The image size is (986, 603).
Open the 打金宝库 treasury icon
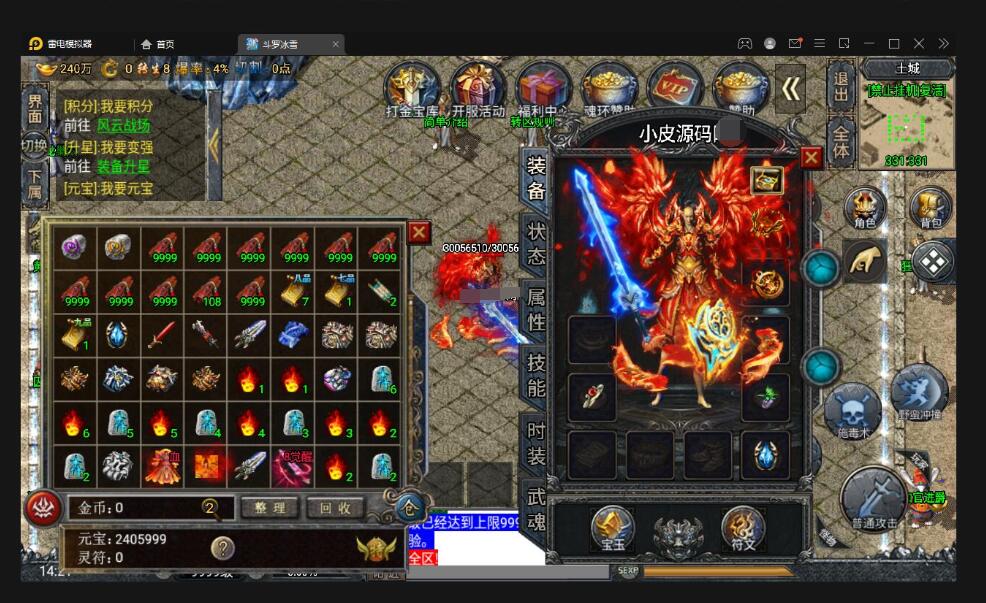tap(412, 90)
